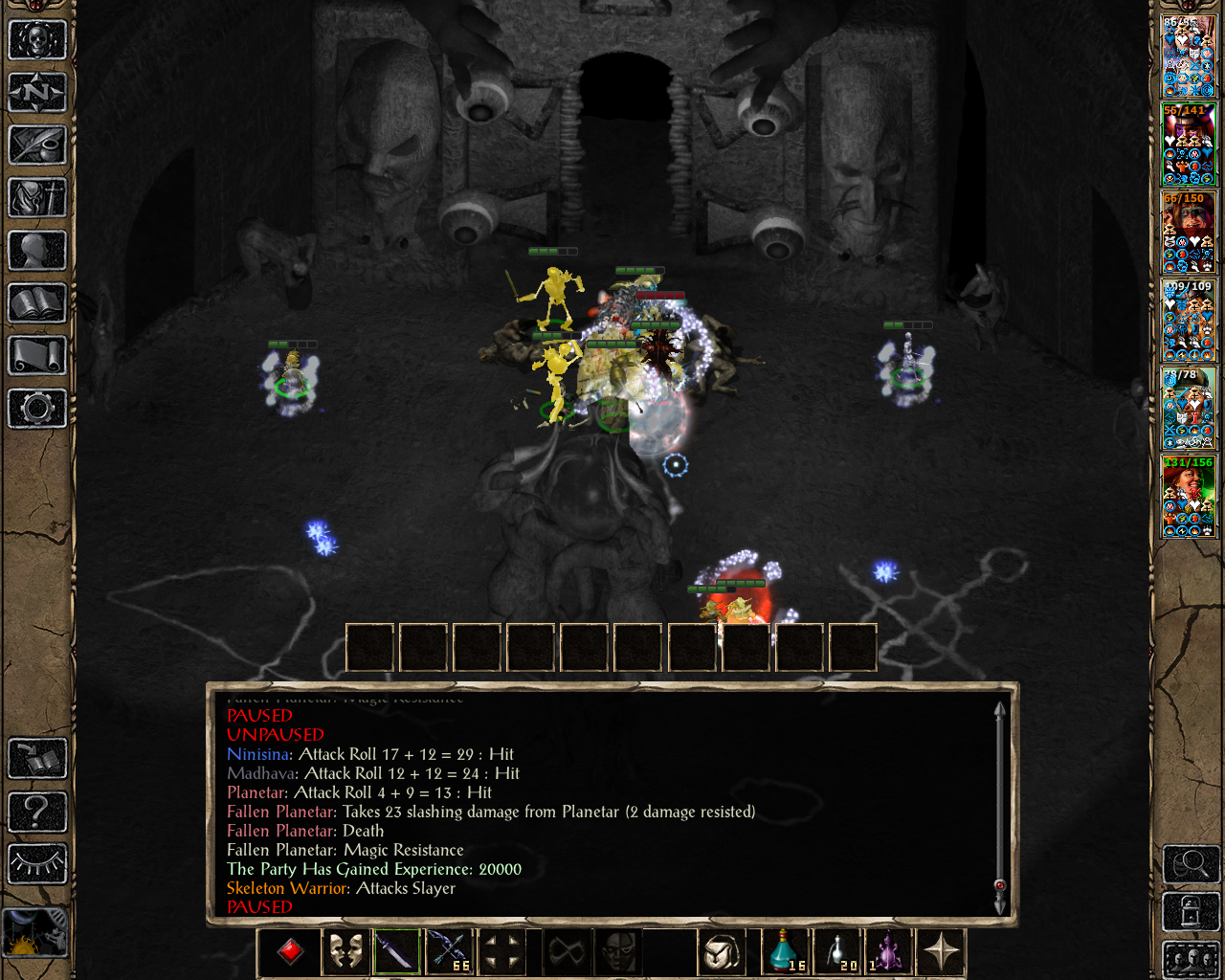Click the magnifying glass button
The width and height of the screenshot is (1225, 980).
[1191, 864]
